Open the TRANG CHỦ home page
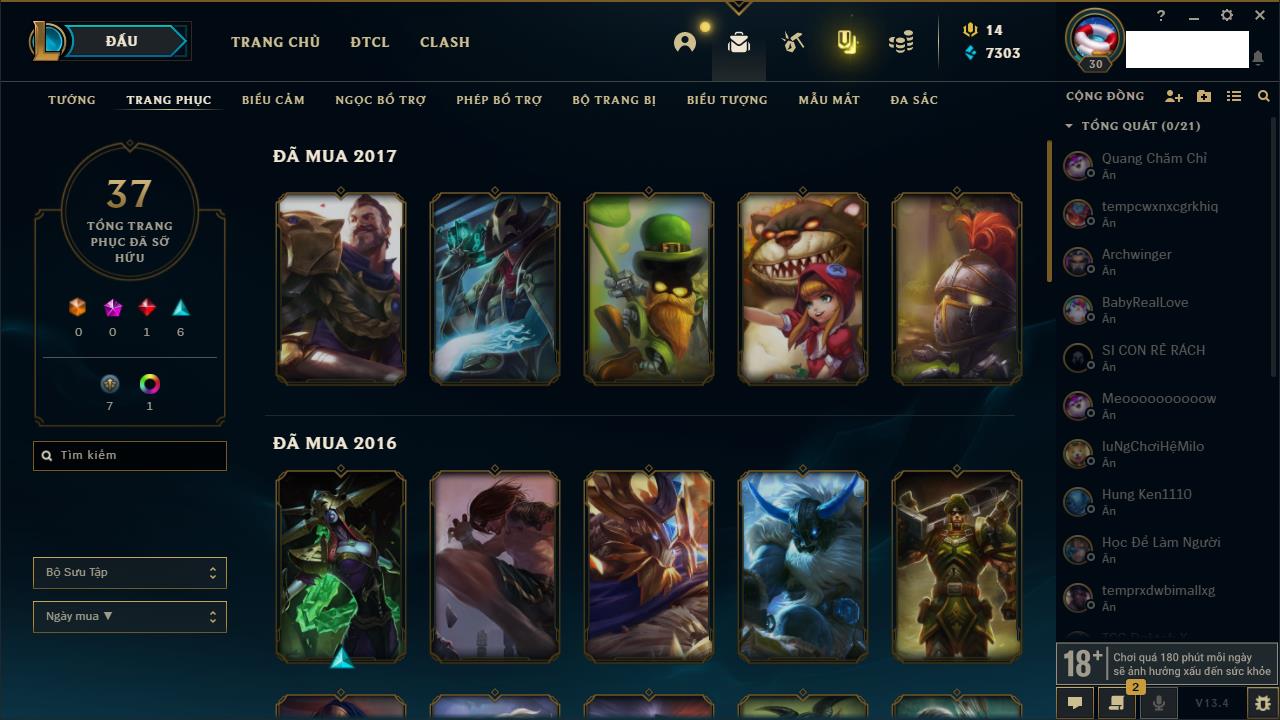The height and width of the screenshot is (720, 1280). pyautogui.click(x=275, y=42)
